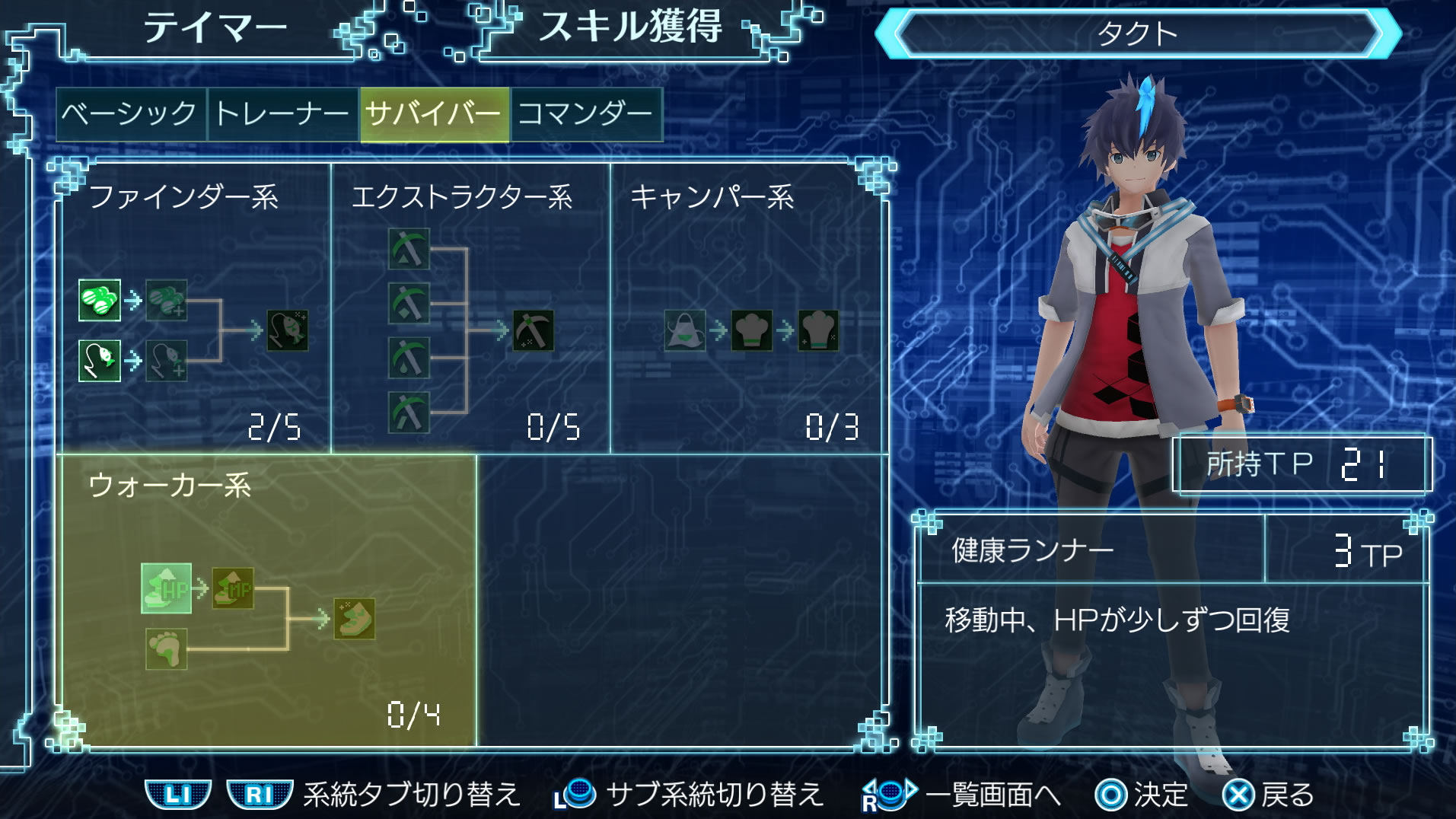This screenshot has height=819, width=1456.
Task: Select the sparkling fish final Finder skill
Action: pyautogui.click(x=288, y=330)
